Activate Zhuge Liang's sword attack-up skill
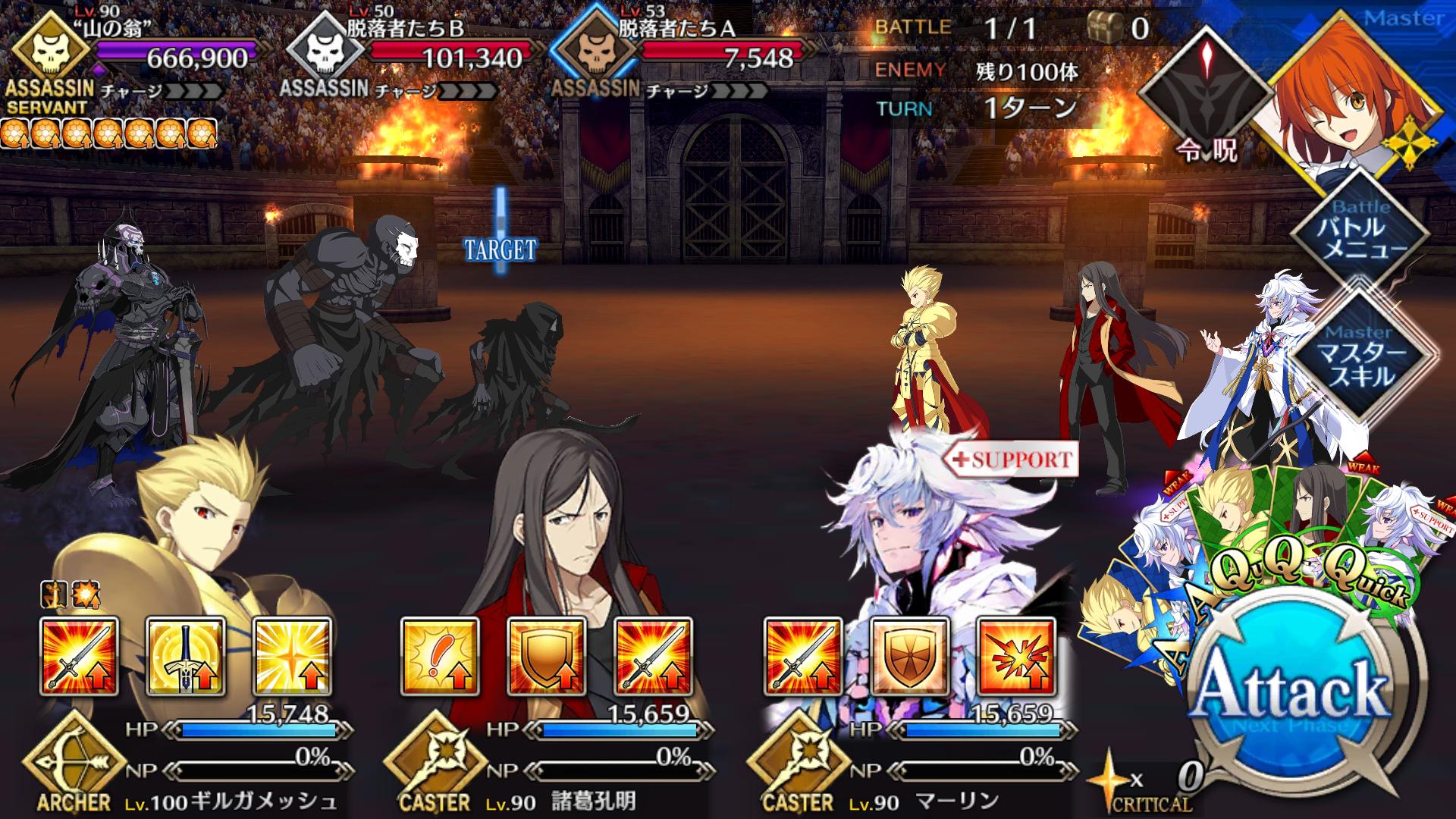This screenshot has width=1456, height=819. click(653, 657)
